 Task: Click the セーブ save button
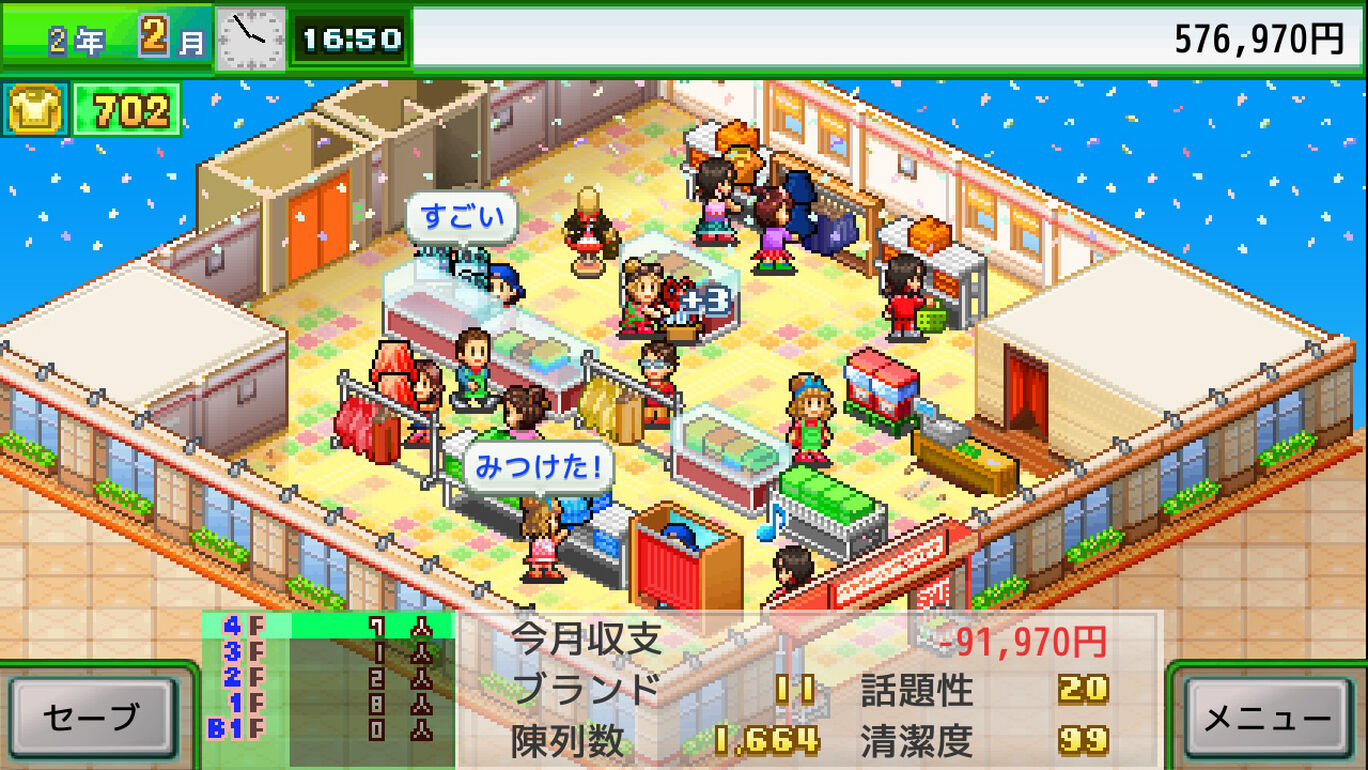[91, 716]
